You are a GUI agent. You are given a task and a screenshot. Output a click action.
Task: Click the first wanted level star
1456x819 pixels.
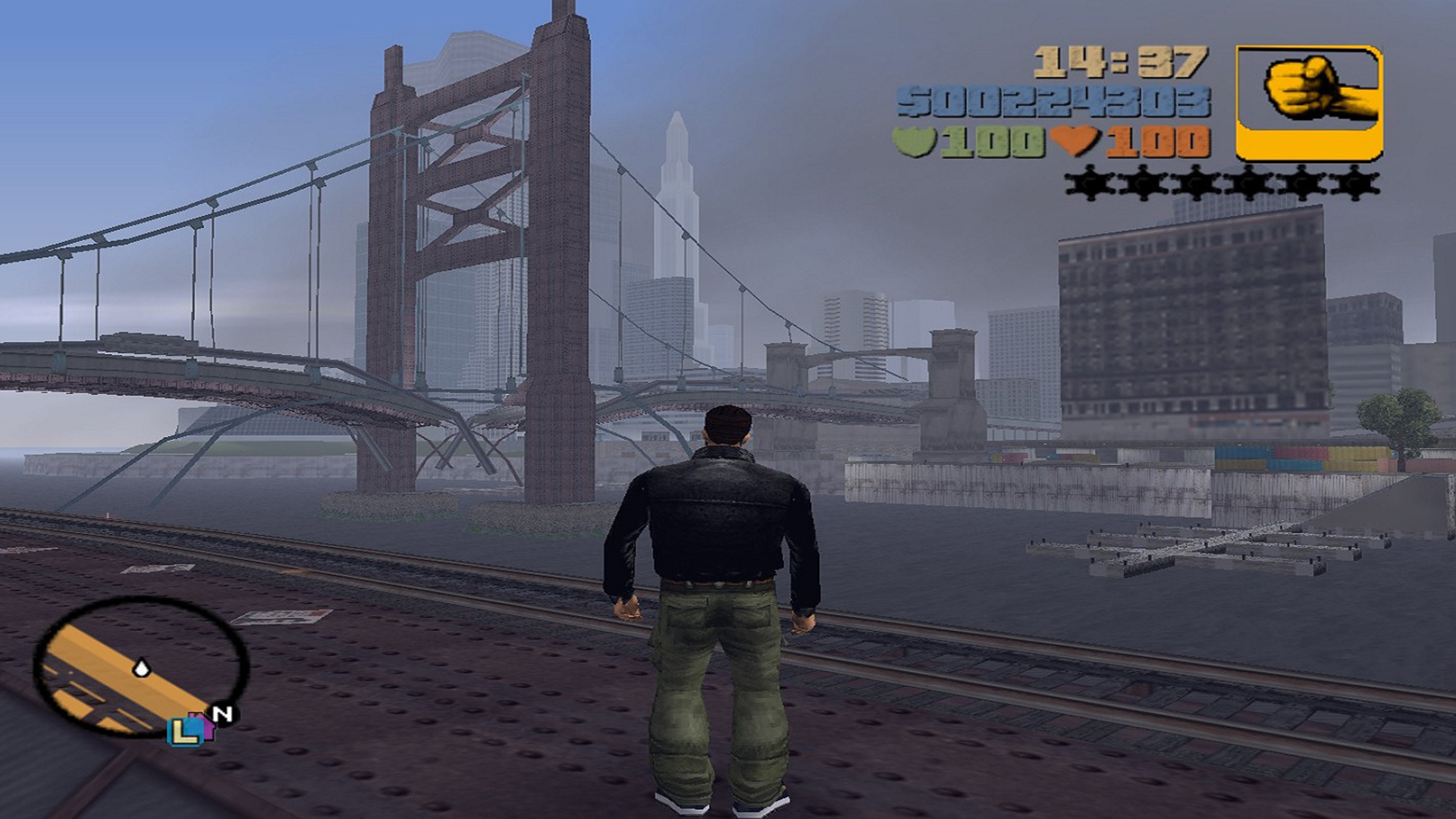pyautogui.click(x=1090, y=183)
